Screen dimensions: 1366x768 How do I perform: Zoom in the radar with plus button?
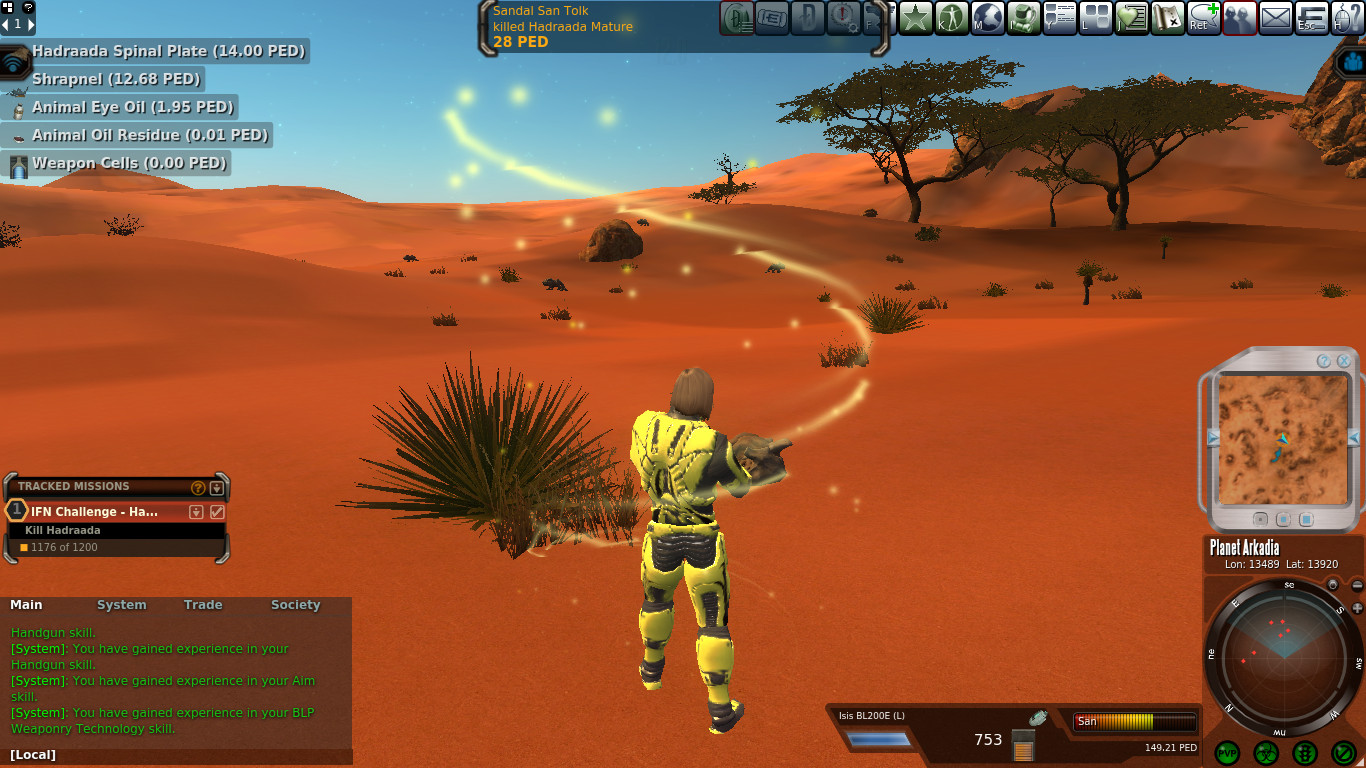click(1357, 607)
